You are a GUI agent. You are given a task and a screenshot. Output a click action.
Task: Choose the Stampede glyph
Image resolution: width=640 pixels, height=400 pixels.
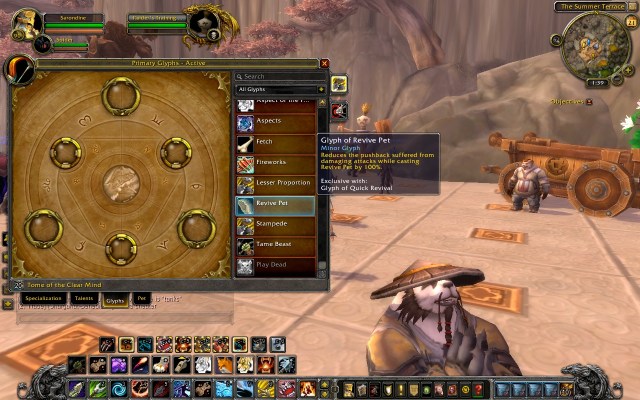(x=275, y=224)
